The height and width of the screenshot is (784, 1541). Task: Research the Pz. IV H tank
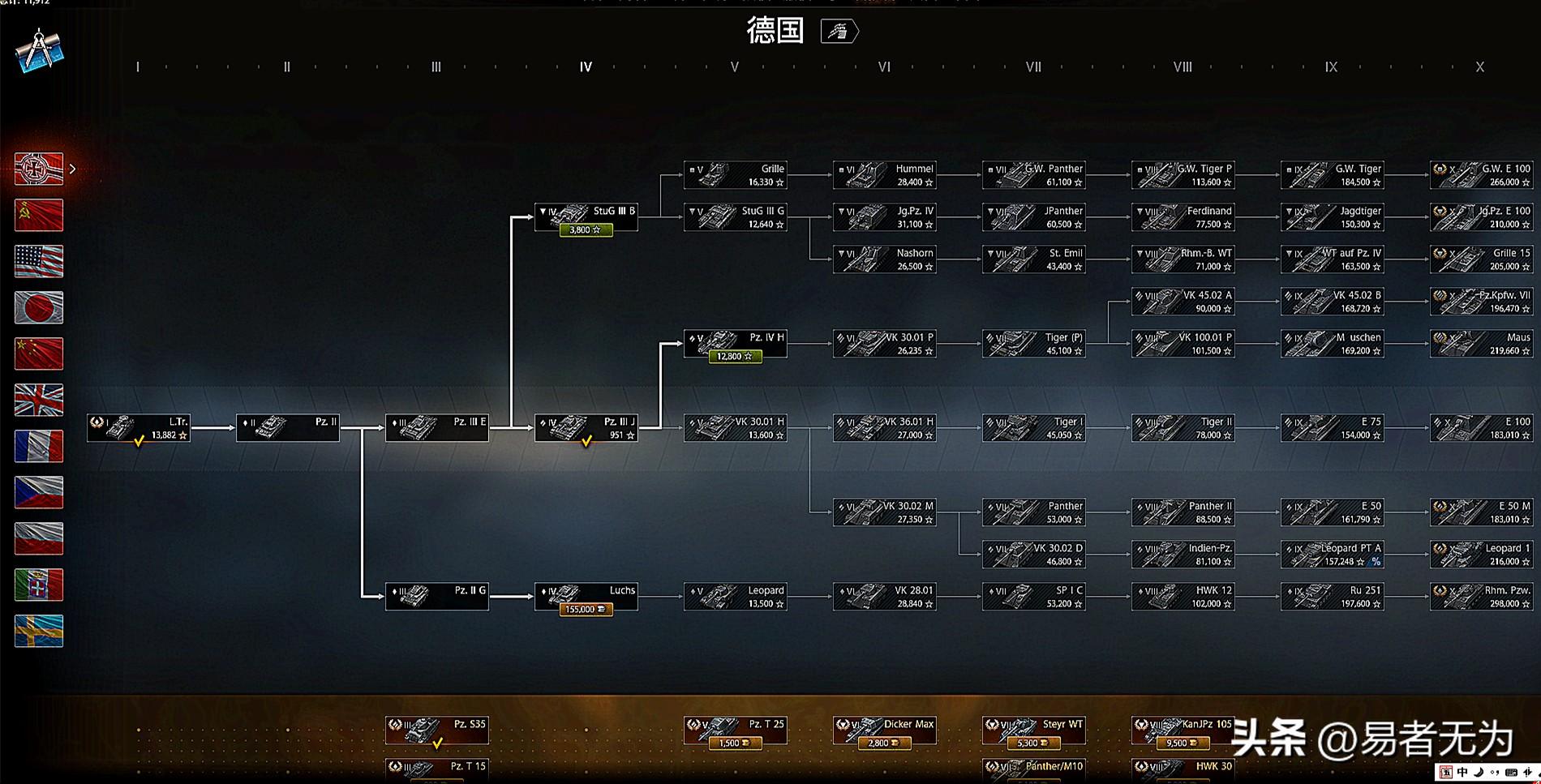pos(735,344)
